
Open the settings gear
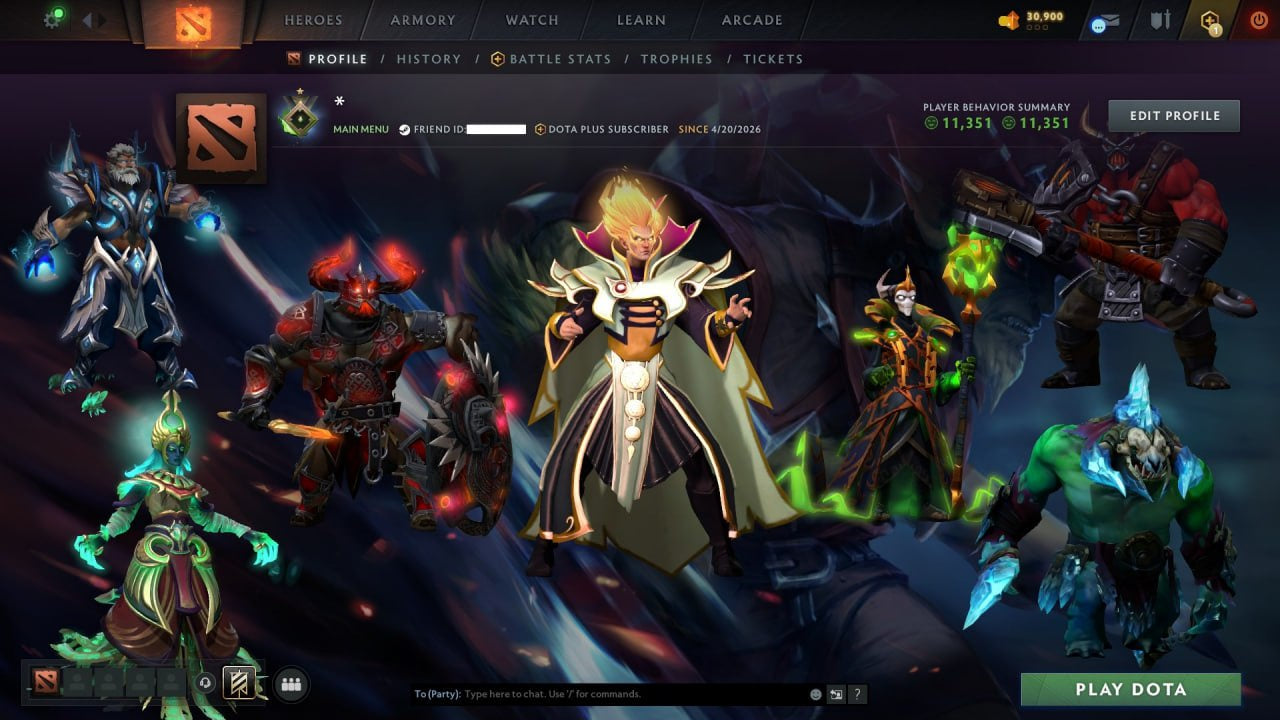click(52, 20)
